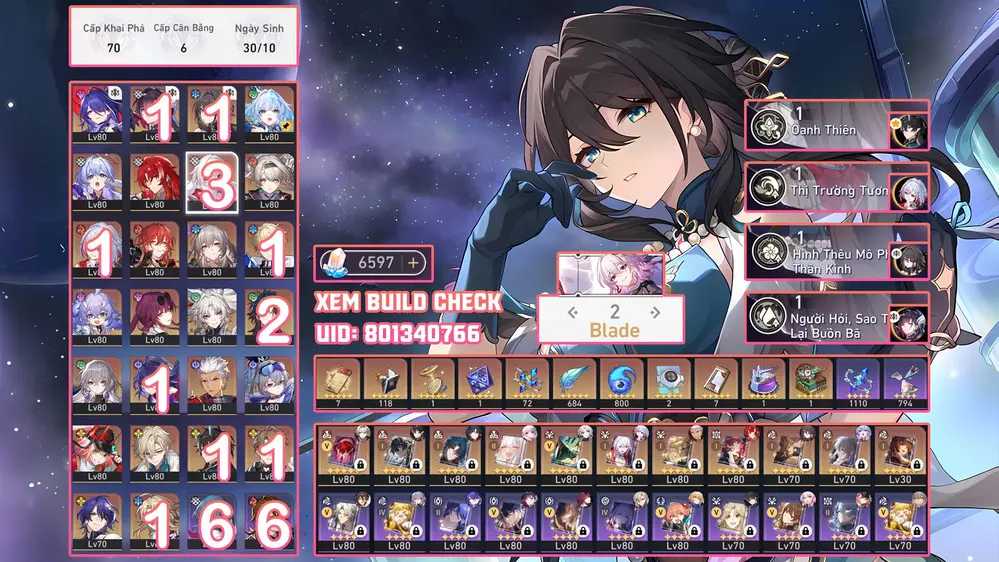999x562 pixels.
Task: Click the plus button beside 6597 jades
Action: (x=413, y=263)
